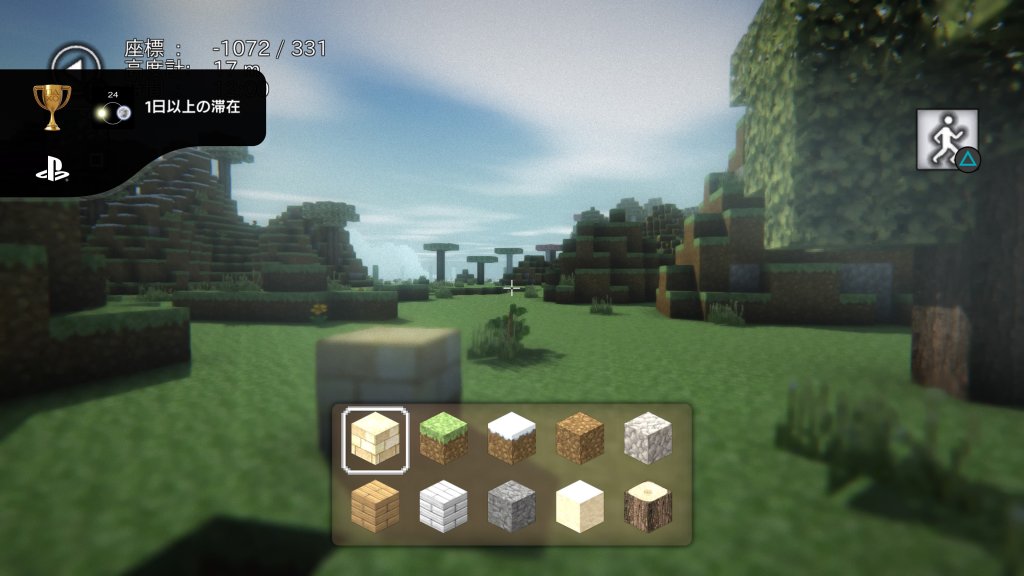Viewport: 1024px width, 576px height.
Task: Choose the white cobblestone block
Action: tap(647, 438)
